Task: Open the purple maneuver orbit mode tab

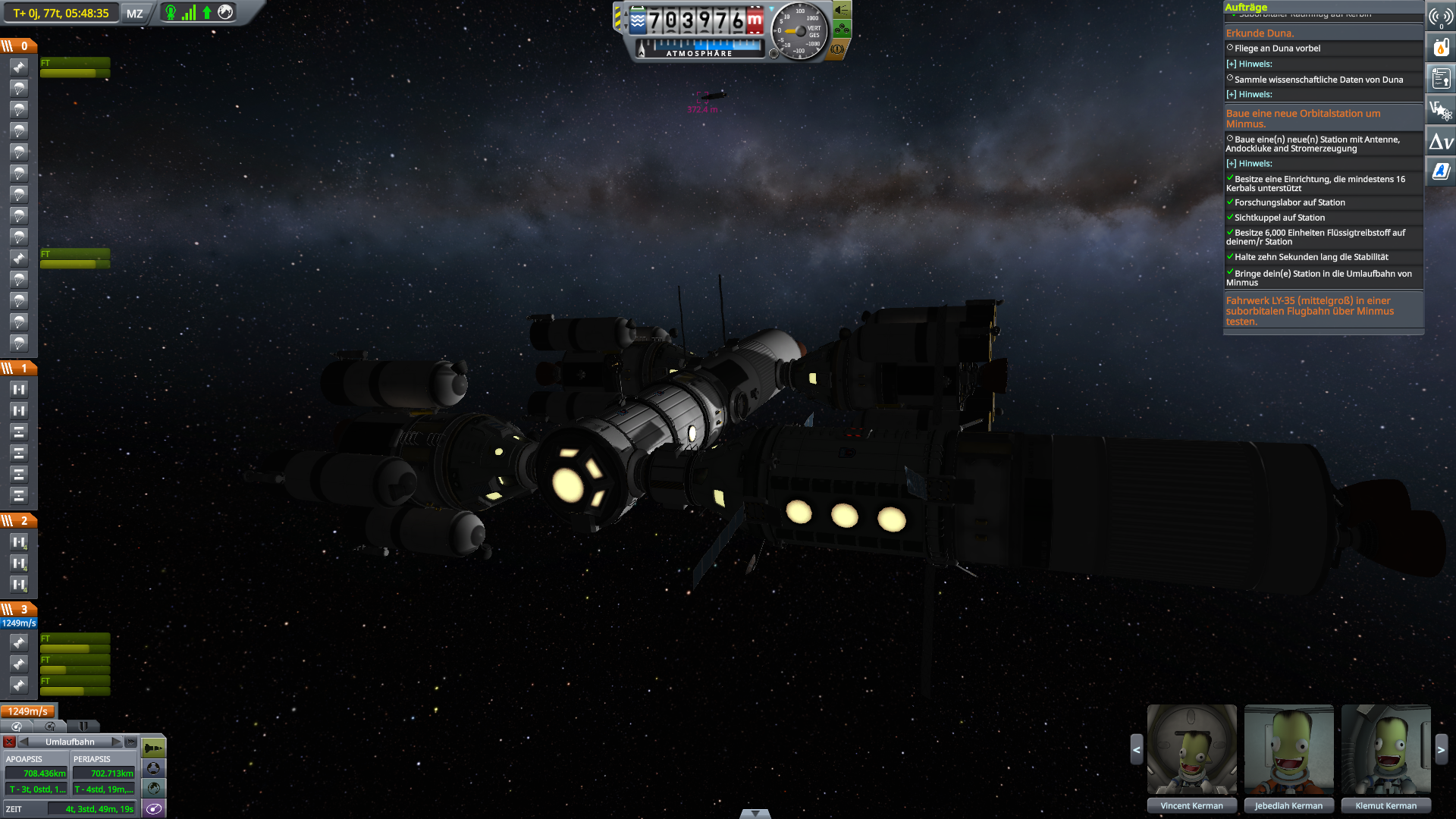Action: [x=154, y=809]
